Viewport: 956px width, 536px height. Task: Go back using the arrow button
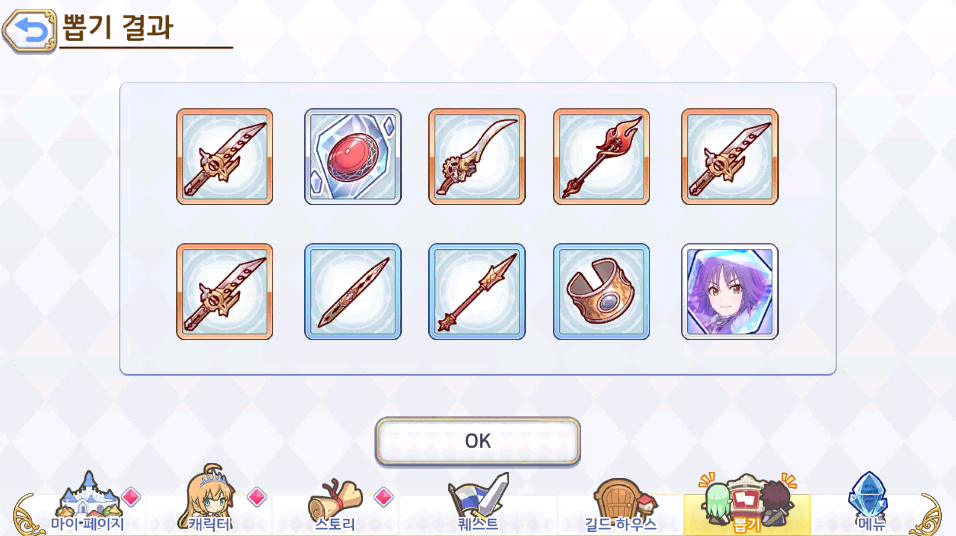coord(29,30)
